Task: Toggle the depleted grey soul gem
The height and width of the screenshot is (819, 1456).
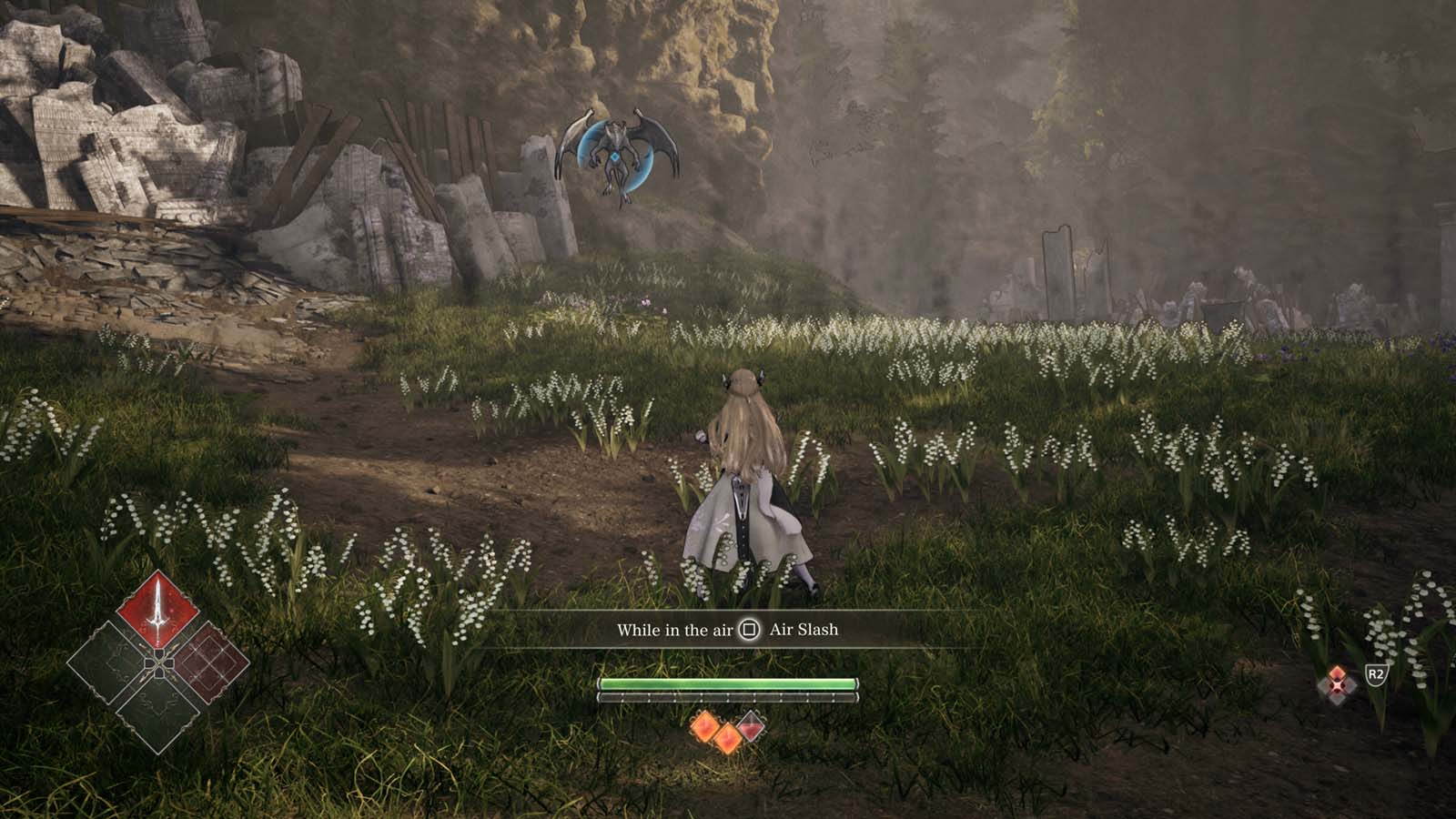Action: [x=751, y=726]
